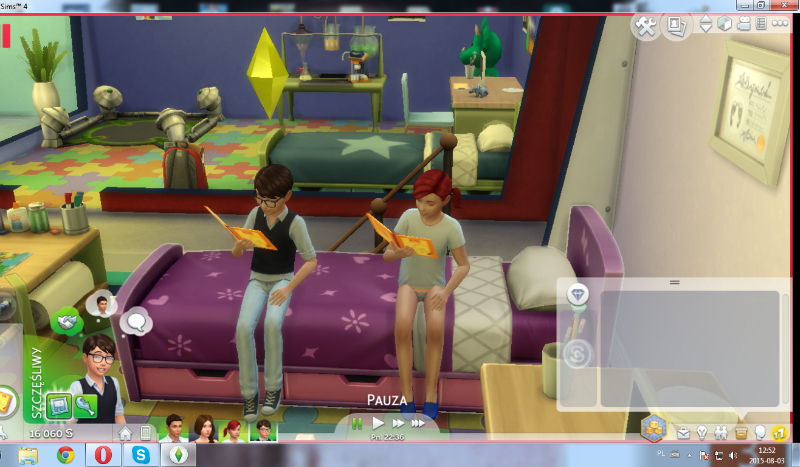Select the red-haired girl household portrait
Screen dimensions: 800x467
(233, 430)
